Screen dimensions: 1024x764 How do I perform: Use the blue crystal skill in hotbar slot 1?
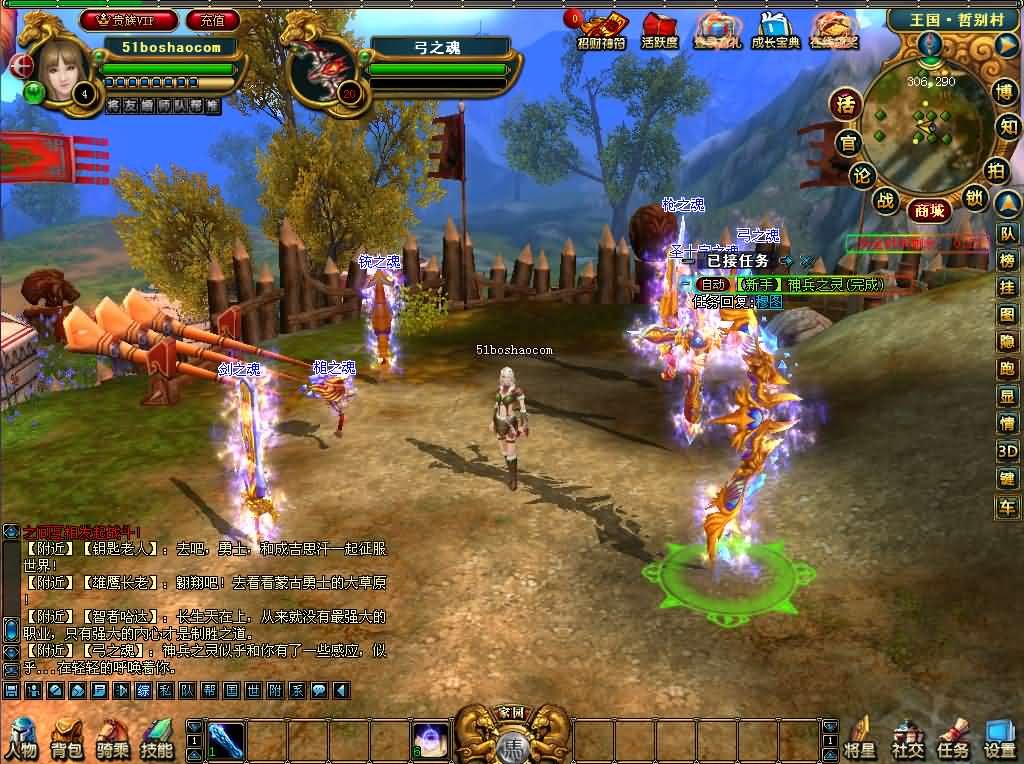point(226,740)
